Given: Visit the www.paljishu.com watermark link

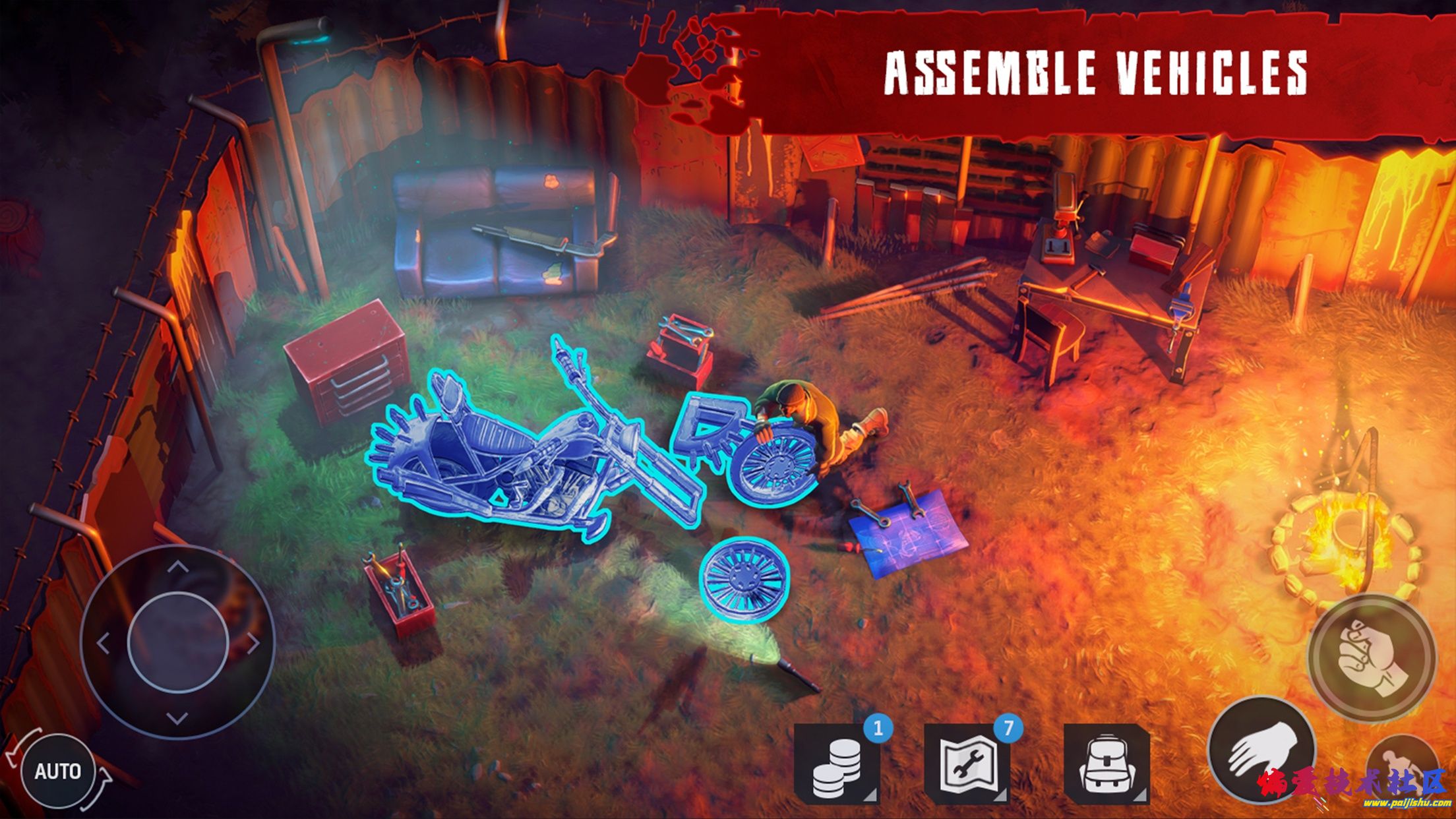Looking at the screenshot, I should coord(1407,803).
